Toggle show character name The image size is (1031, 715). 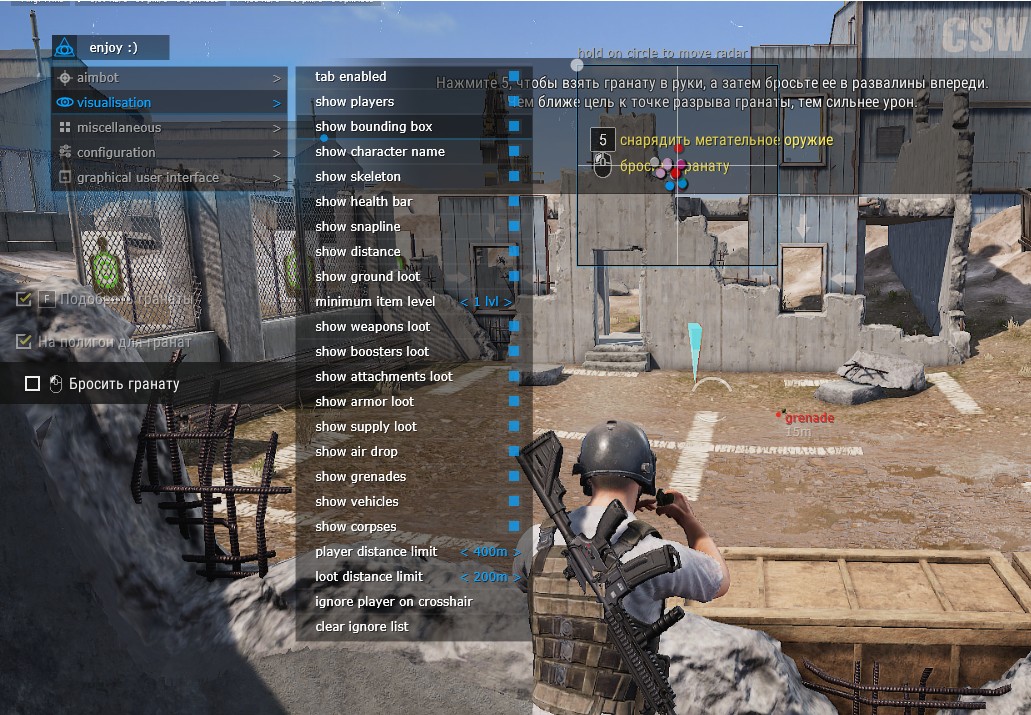(x=513, y=152)
